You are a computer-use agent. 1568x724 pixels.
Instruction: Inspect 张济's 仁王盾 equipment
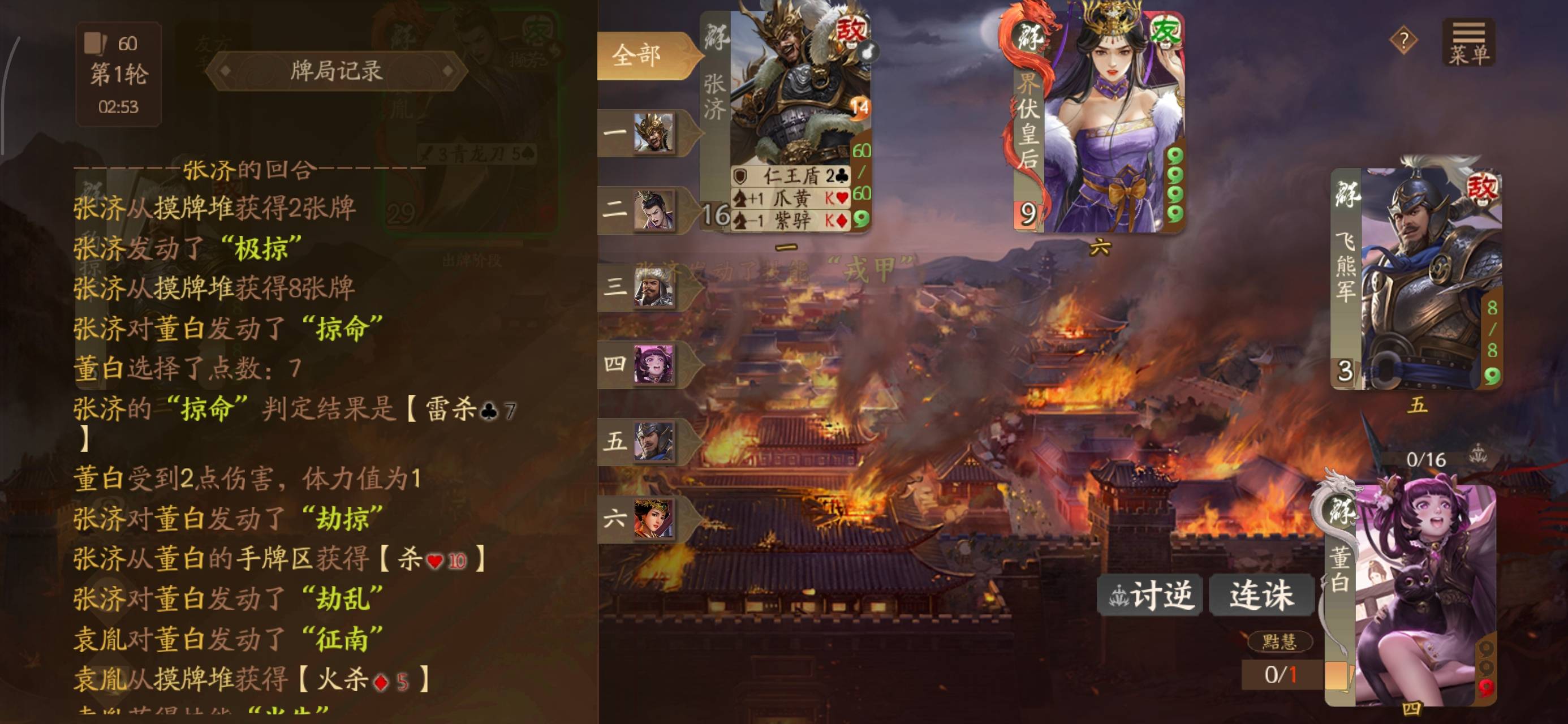pyautogui.click(x=791, y=176)
